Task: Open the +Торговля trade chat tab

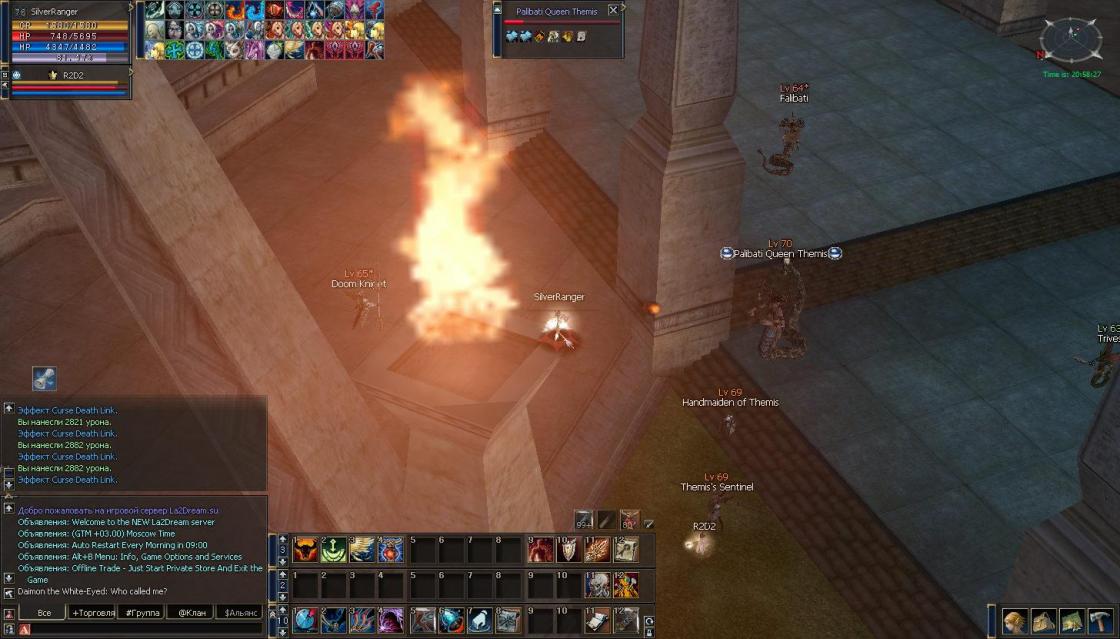Action: click(x=93, y=612)
